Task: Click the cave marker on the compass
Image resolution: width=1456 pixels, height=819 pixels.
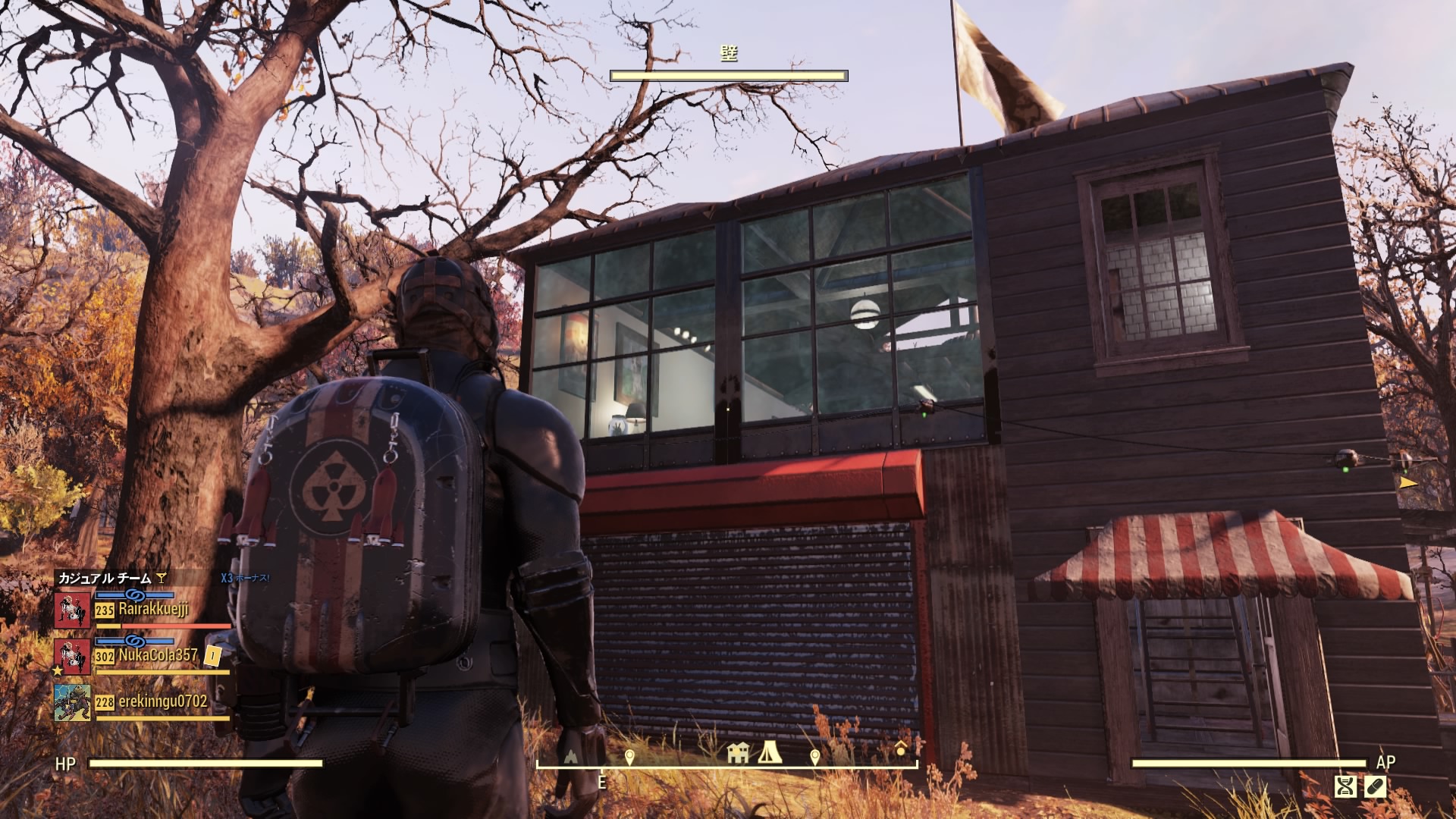Action: (570, 756)
